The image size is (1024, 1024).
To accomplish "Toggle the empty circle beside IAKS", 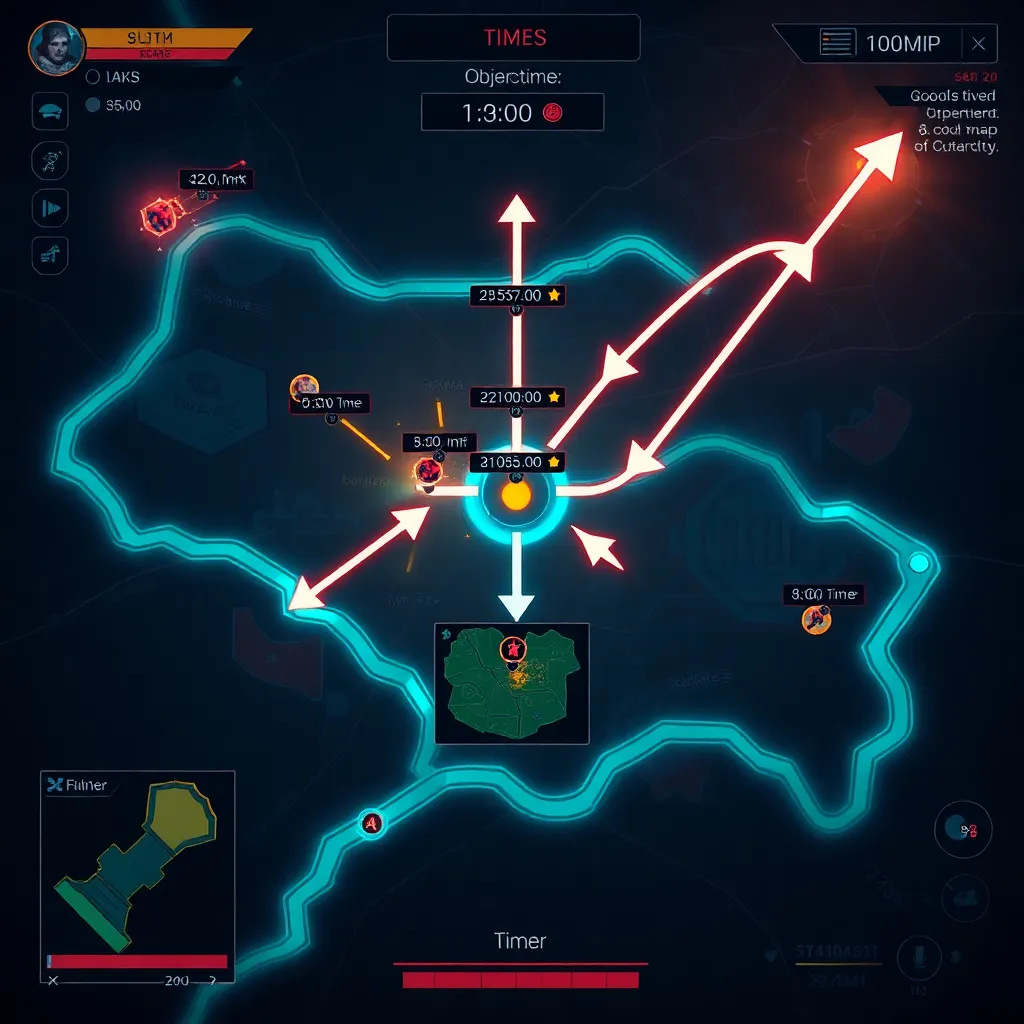I will point(93,76).
